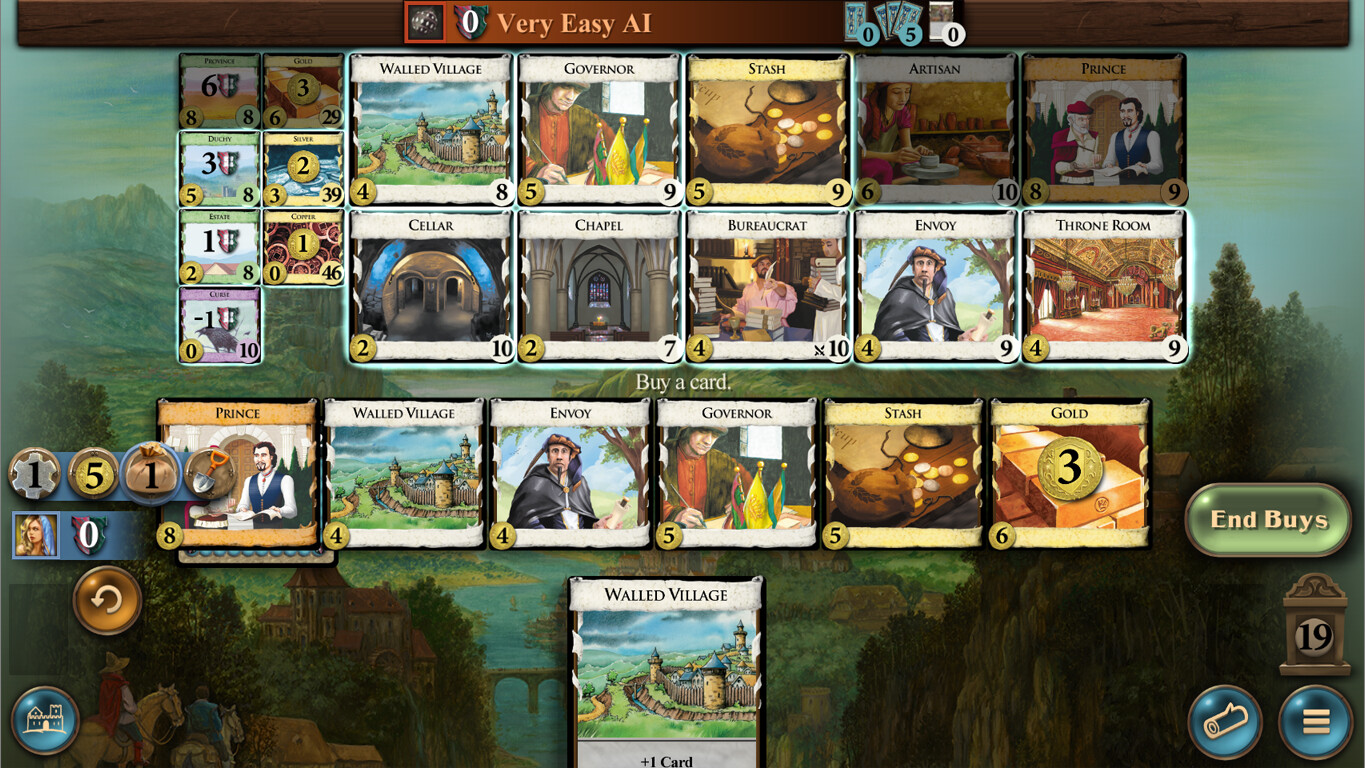Open the kingdom overview castle icon
The image size is (1365, 768).
[x=44, y=719]
